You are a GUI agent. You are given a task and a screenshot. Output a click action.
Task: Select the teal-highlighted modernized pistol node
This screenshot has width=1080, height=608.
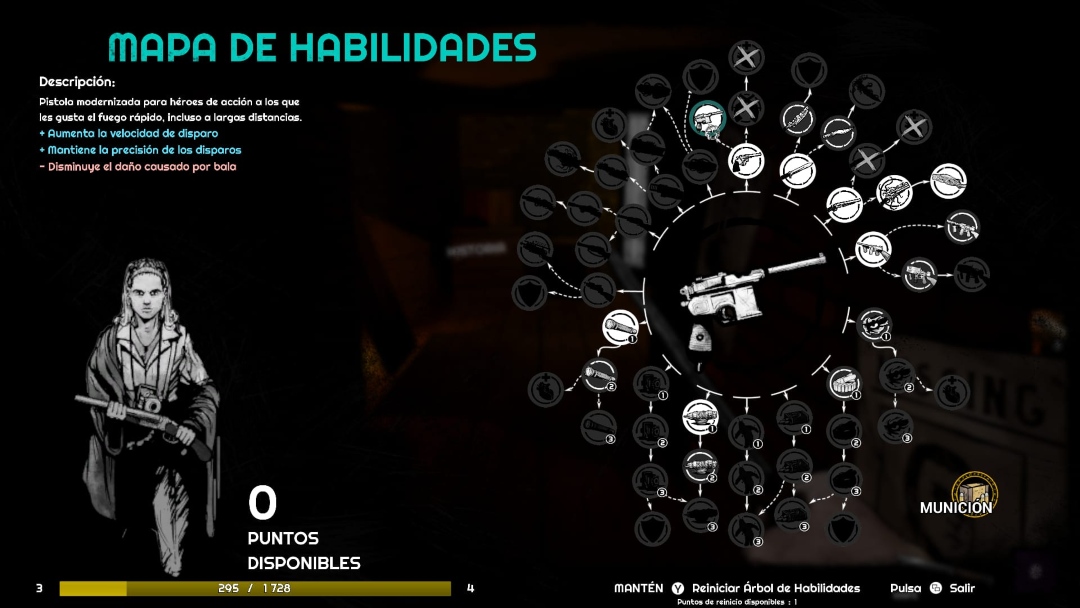(x=708, y=119)
